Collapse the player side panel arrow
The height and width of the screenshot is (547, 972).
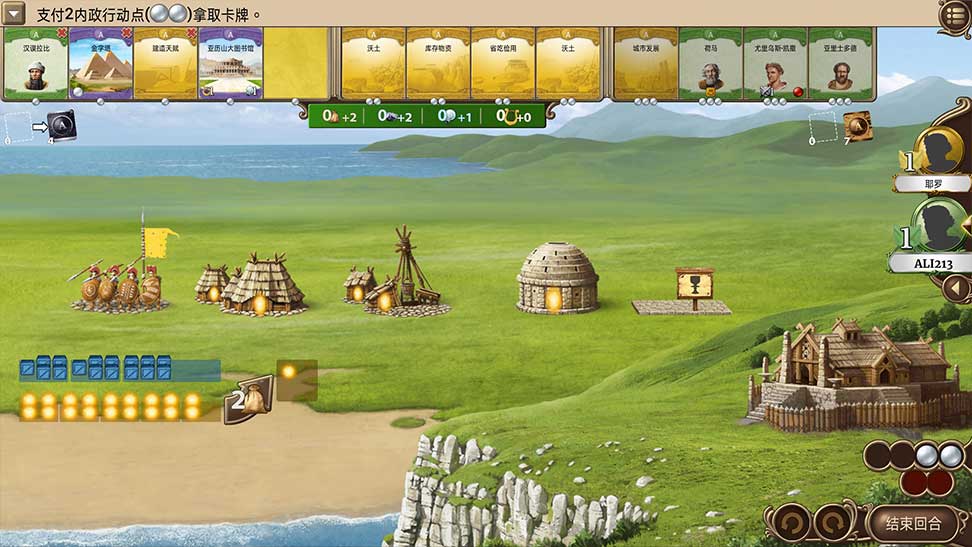[x=958, y=289]
